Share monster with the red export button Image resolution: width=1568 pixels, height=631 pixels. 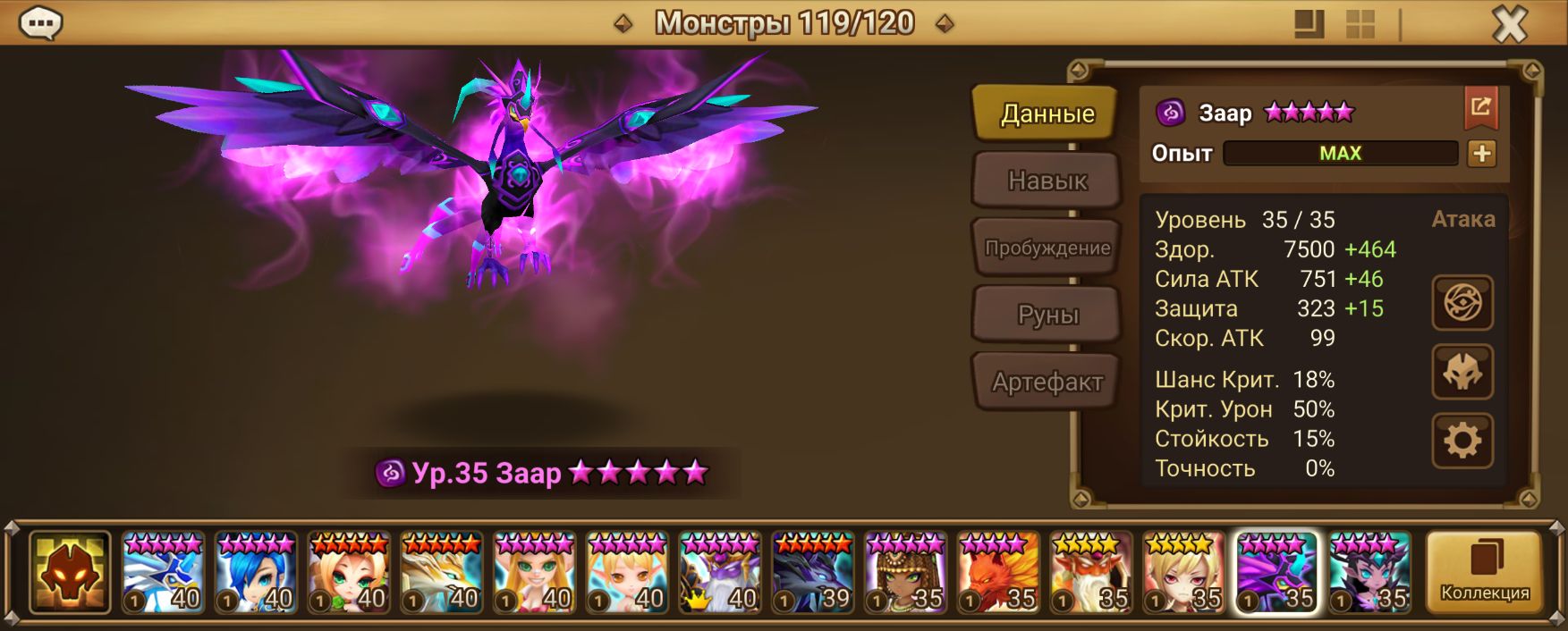pyautogui.click(x=1481, y=109)
